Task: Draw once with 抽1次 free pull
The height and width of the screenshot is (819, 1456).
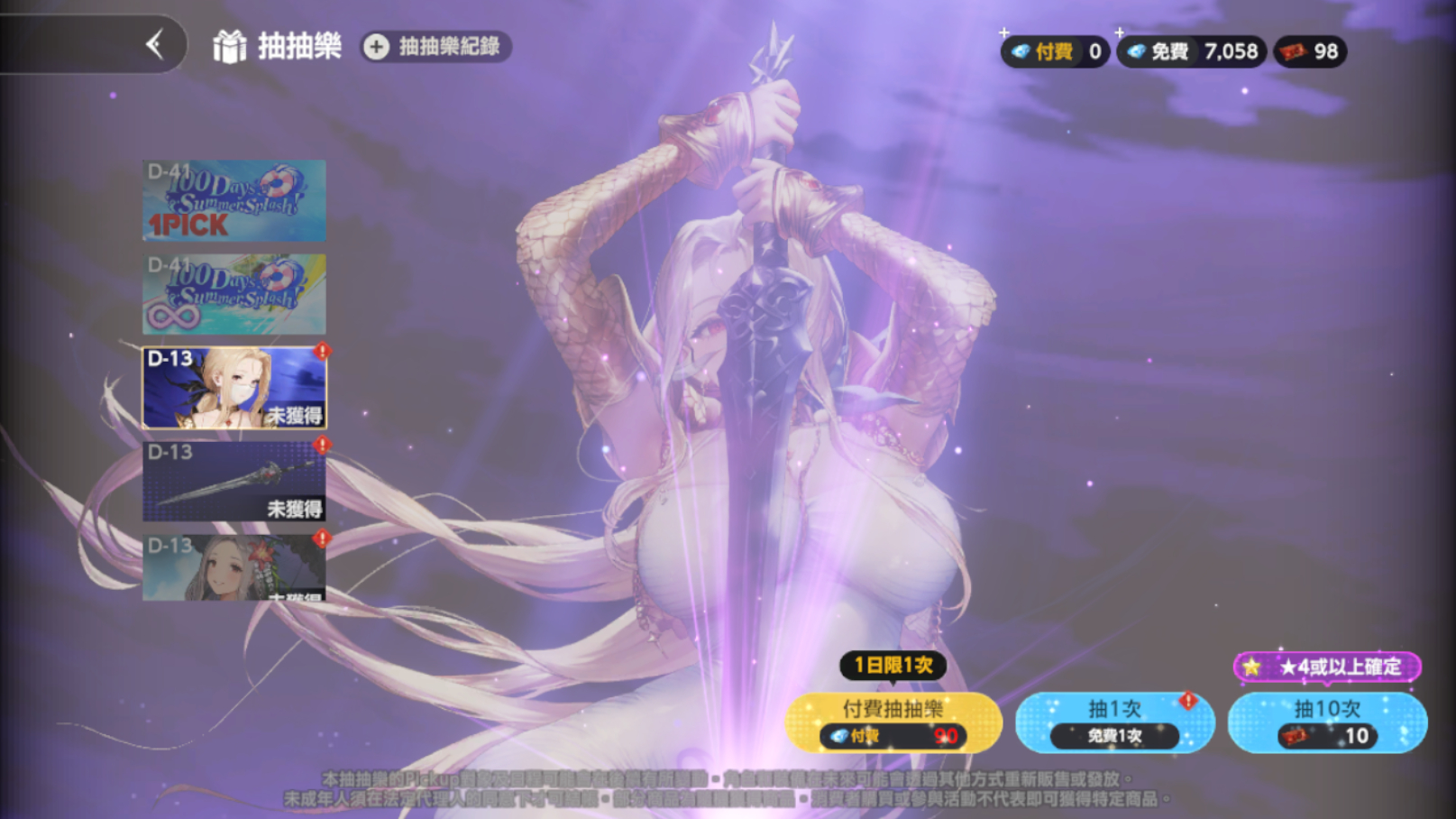Action: (1114, 722)
